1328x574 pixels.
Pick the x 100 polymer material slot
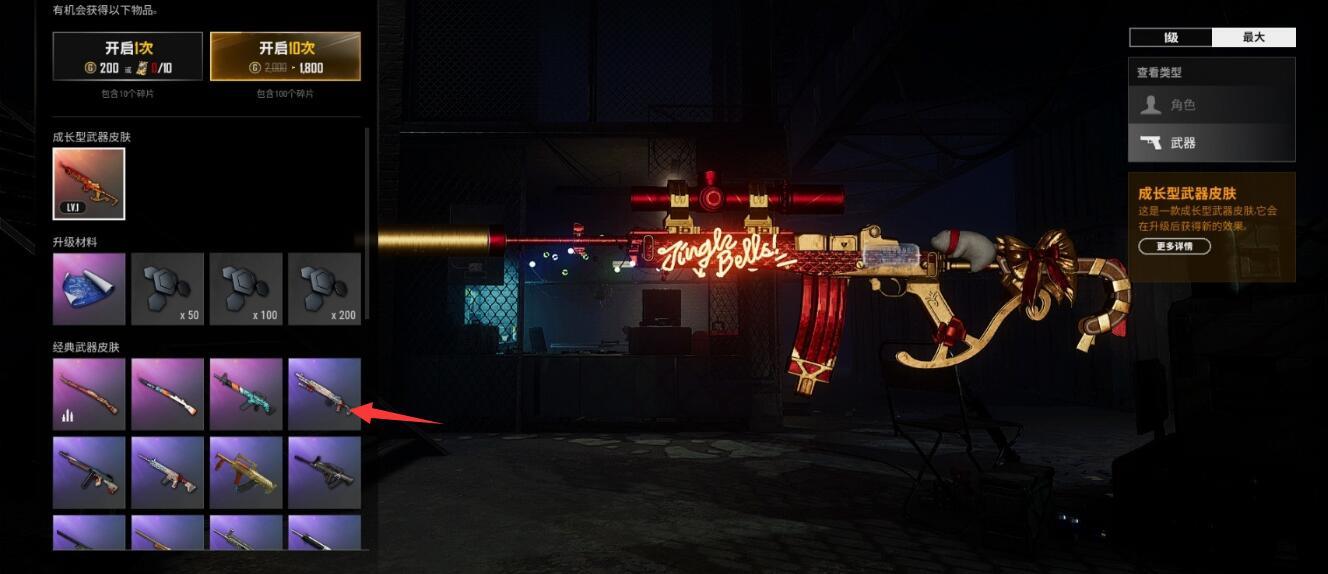[x=246, y=289]
